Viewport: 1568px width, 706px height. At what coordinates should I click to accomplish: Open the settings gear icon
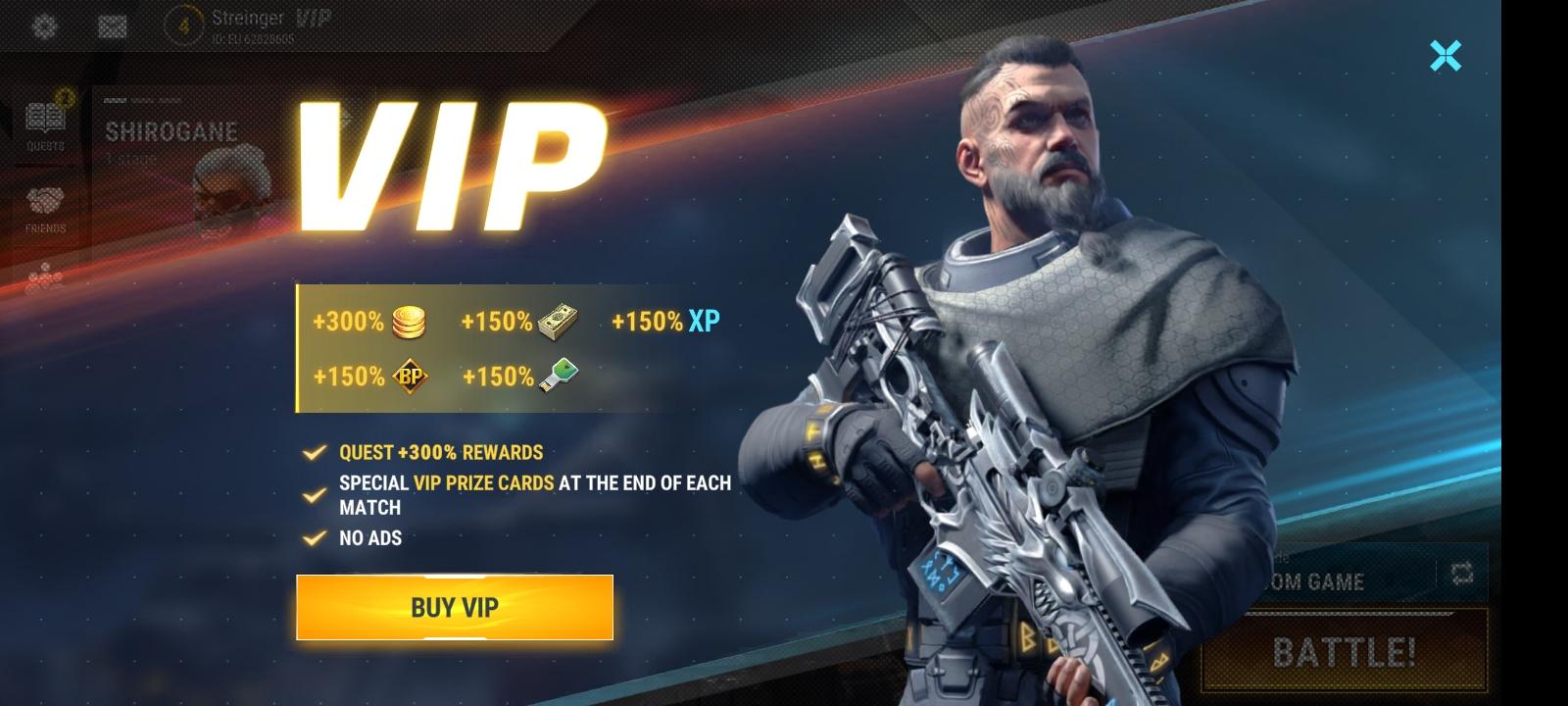tap(43, 25)
